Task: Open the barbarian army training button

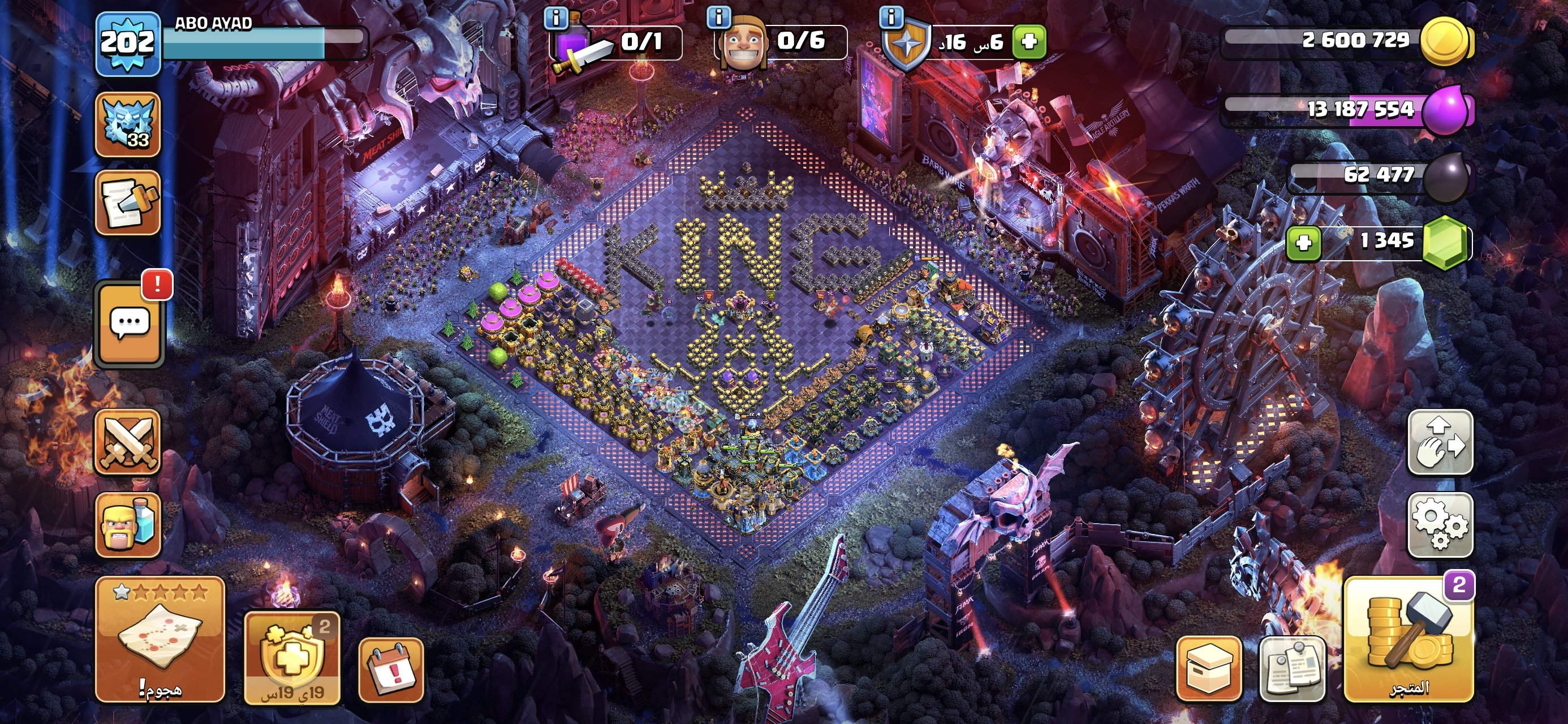Action: 127,525
